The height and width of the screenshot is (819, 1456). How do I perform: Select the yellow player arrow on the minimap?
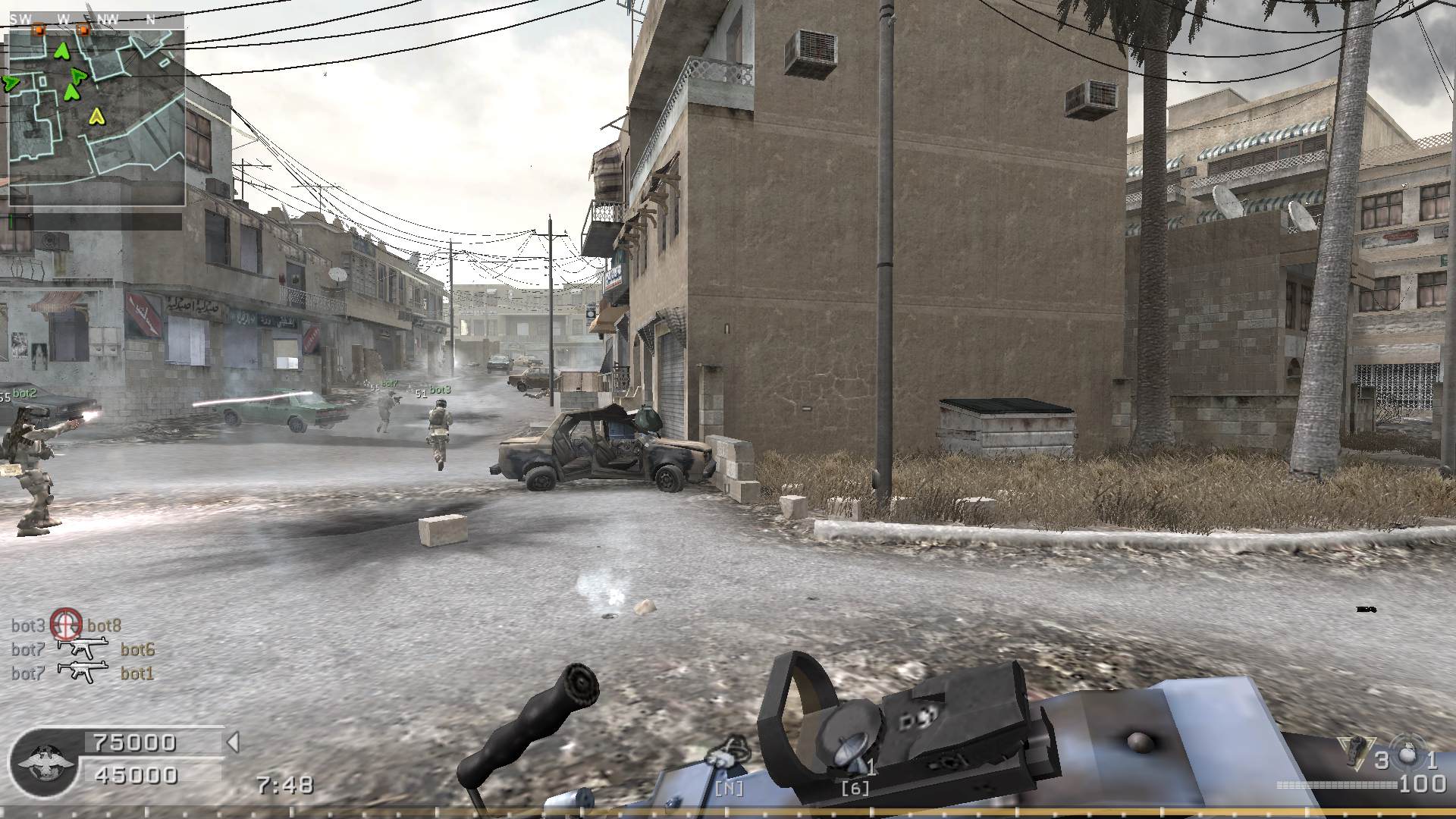click(x=96, y=116)
